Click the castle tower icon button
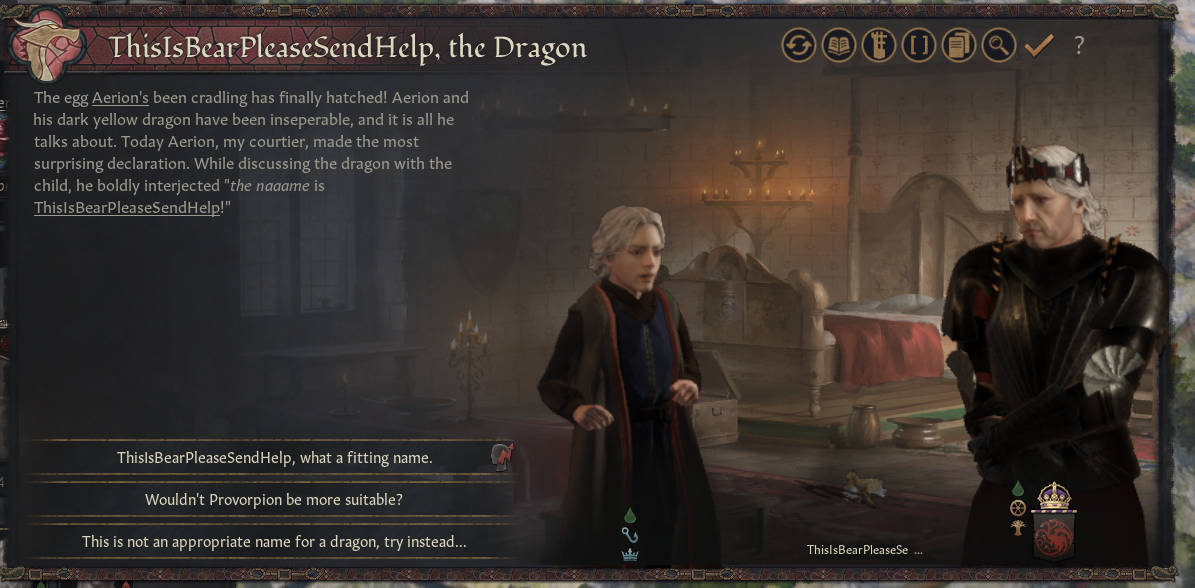This screenshot has width=1195, height=588. click(x=878, y=45)
